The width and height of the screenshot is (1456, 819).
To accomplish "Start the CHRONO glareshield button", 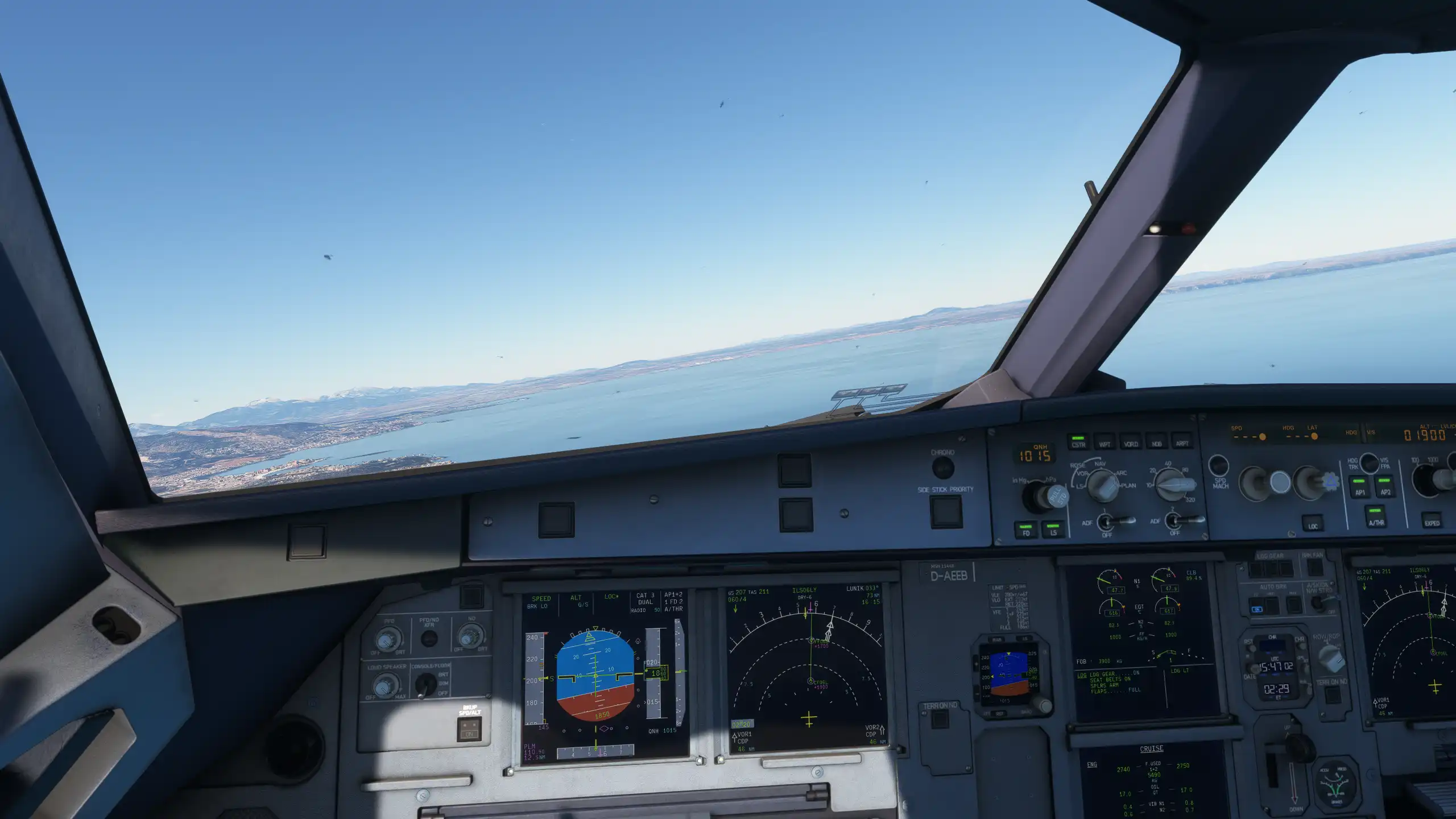I will coord(942,468).
